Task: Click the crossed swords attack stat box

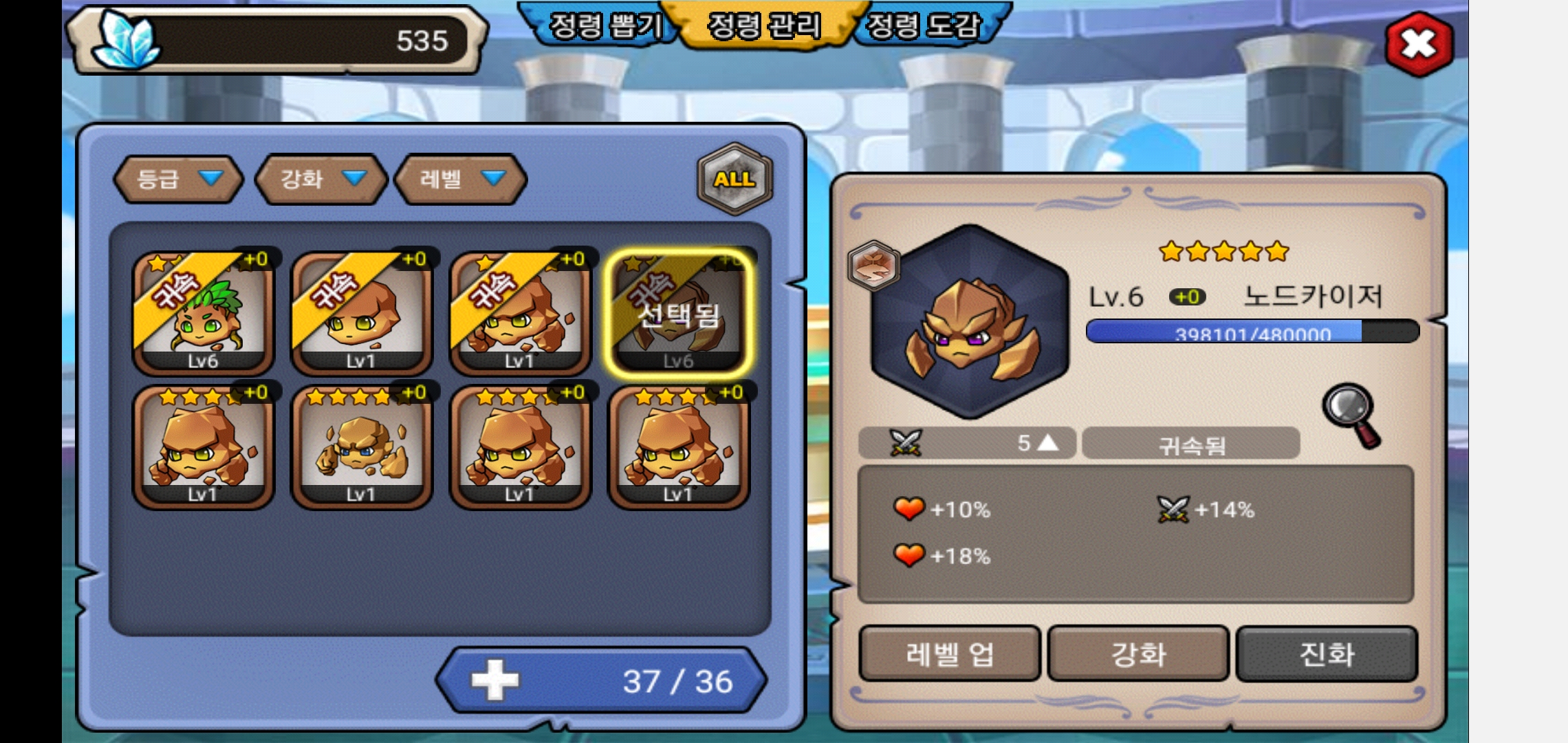Action: pyautogui.click(x=967, y=444)
